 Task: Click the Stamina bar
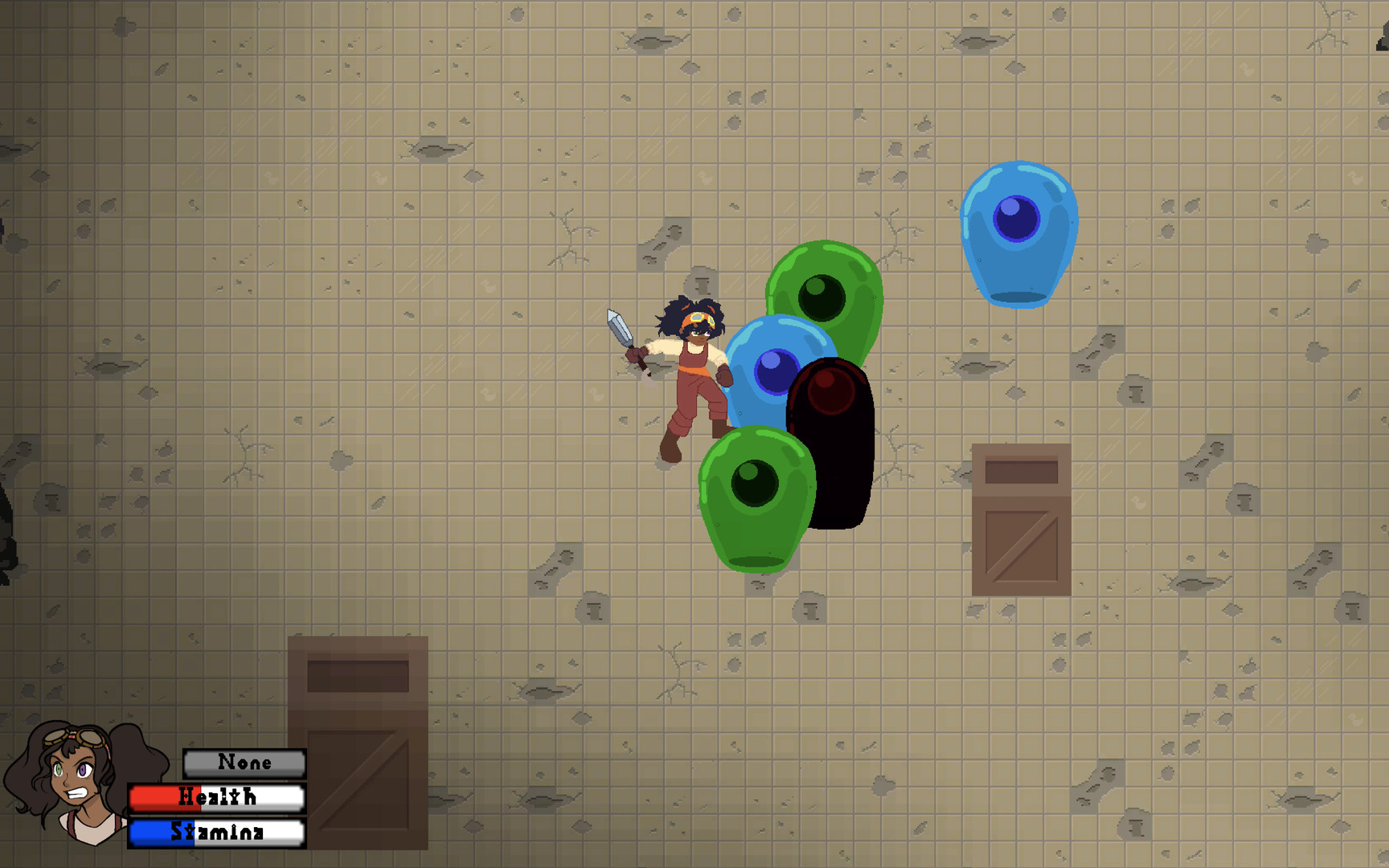(x=215, y=833)
